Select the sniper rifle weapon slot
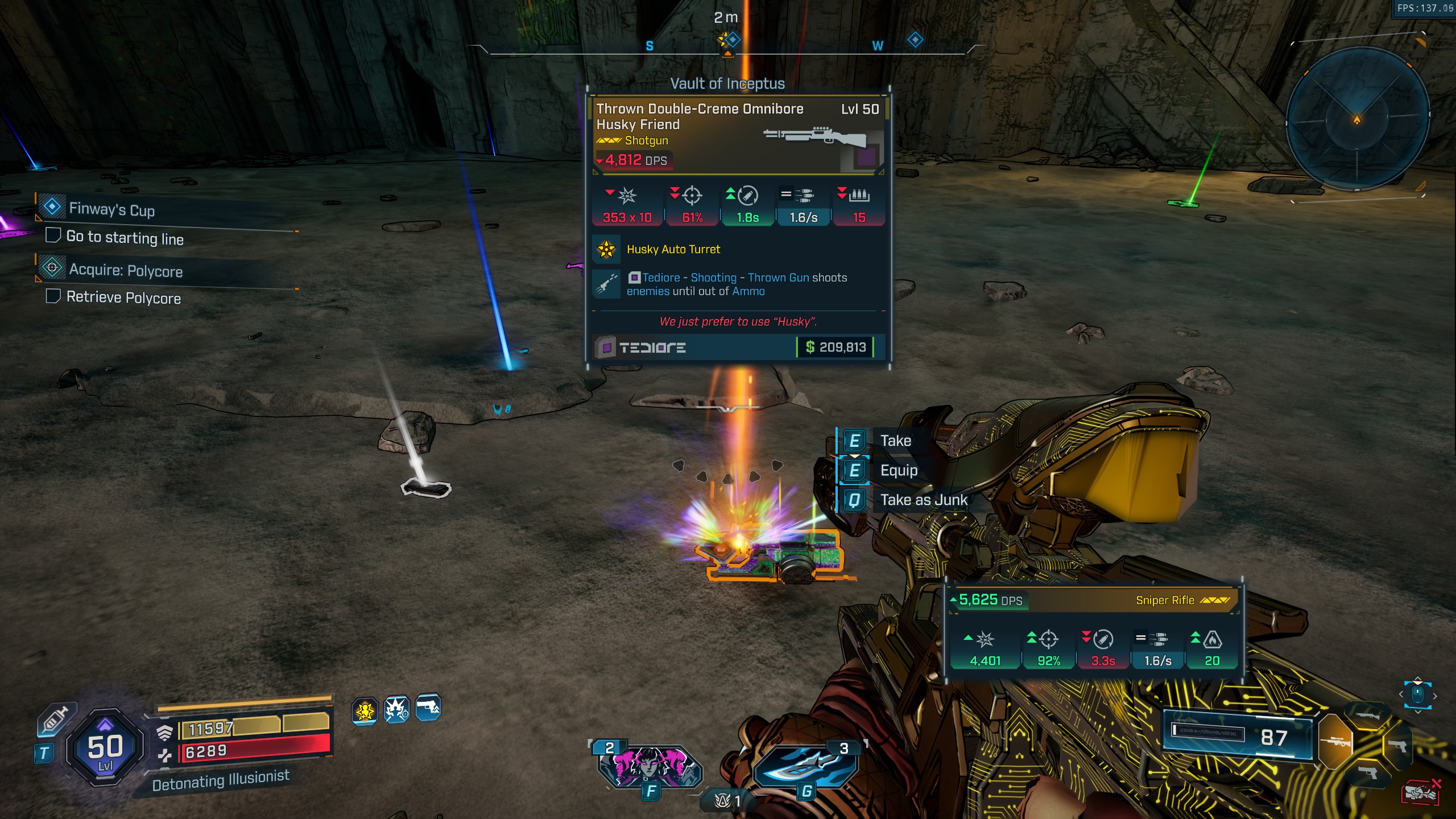The height and width of the screenshot is (819, 1456). [x=1335, y=741]
